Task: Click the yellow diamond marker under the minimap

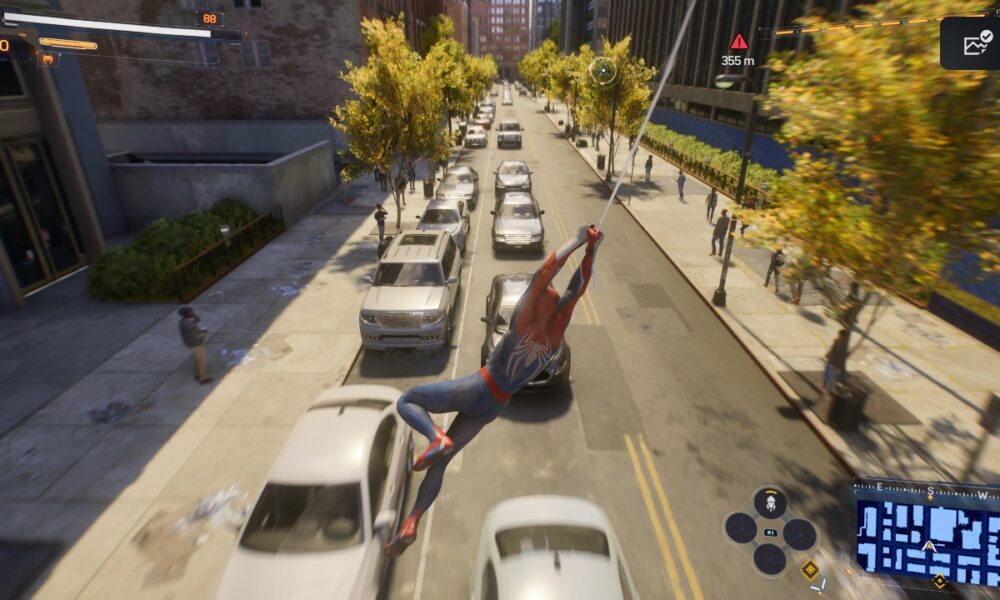Action: [939, 582]
